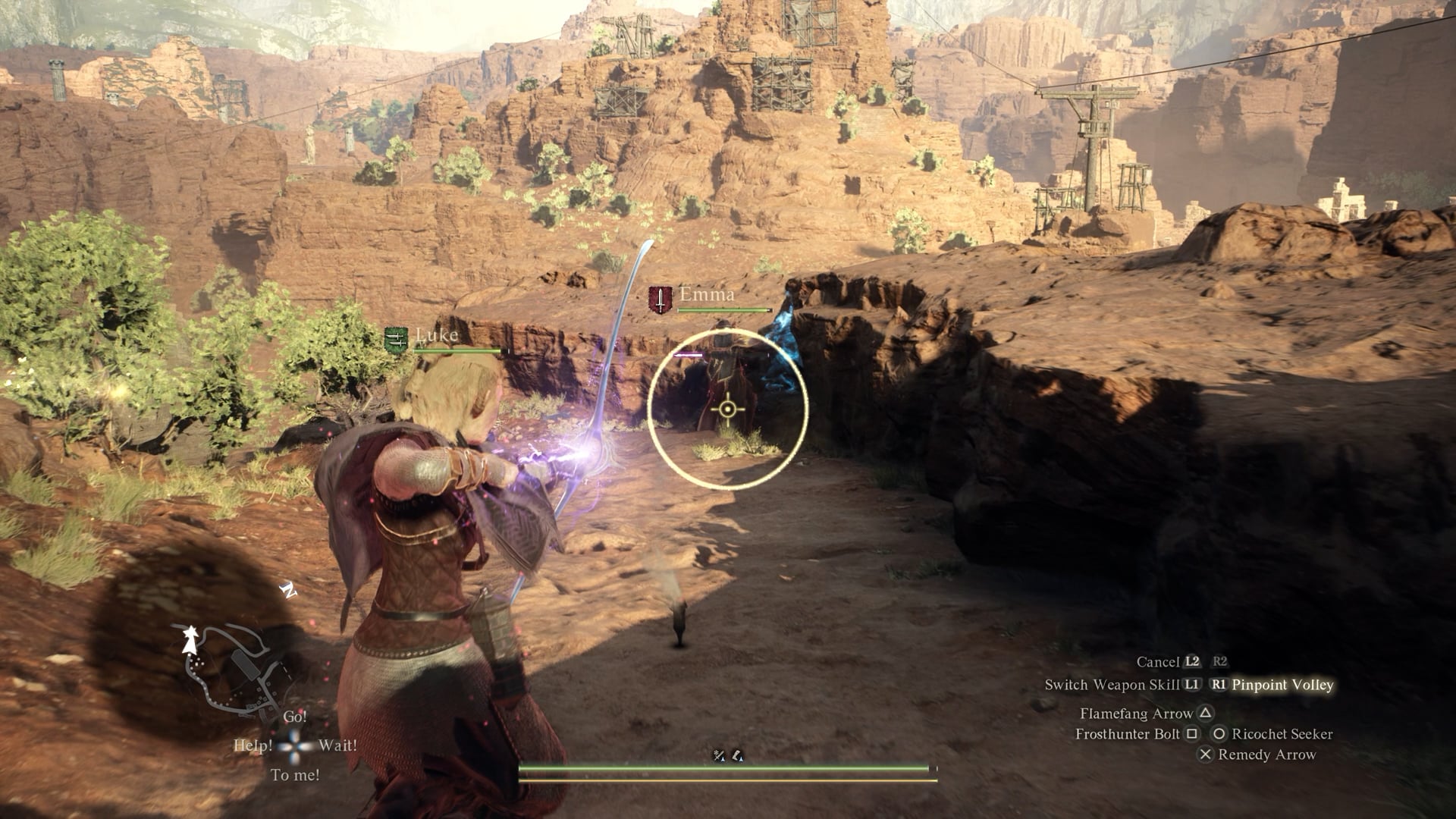Image resolution: width=1456 pixels, height=819 pixels.
Task: Click the status buff icons above stamina bar
Action: tap(728, 755)
